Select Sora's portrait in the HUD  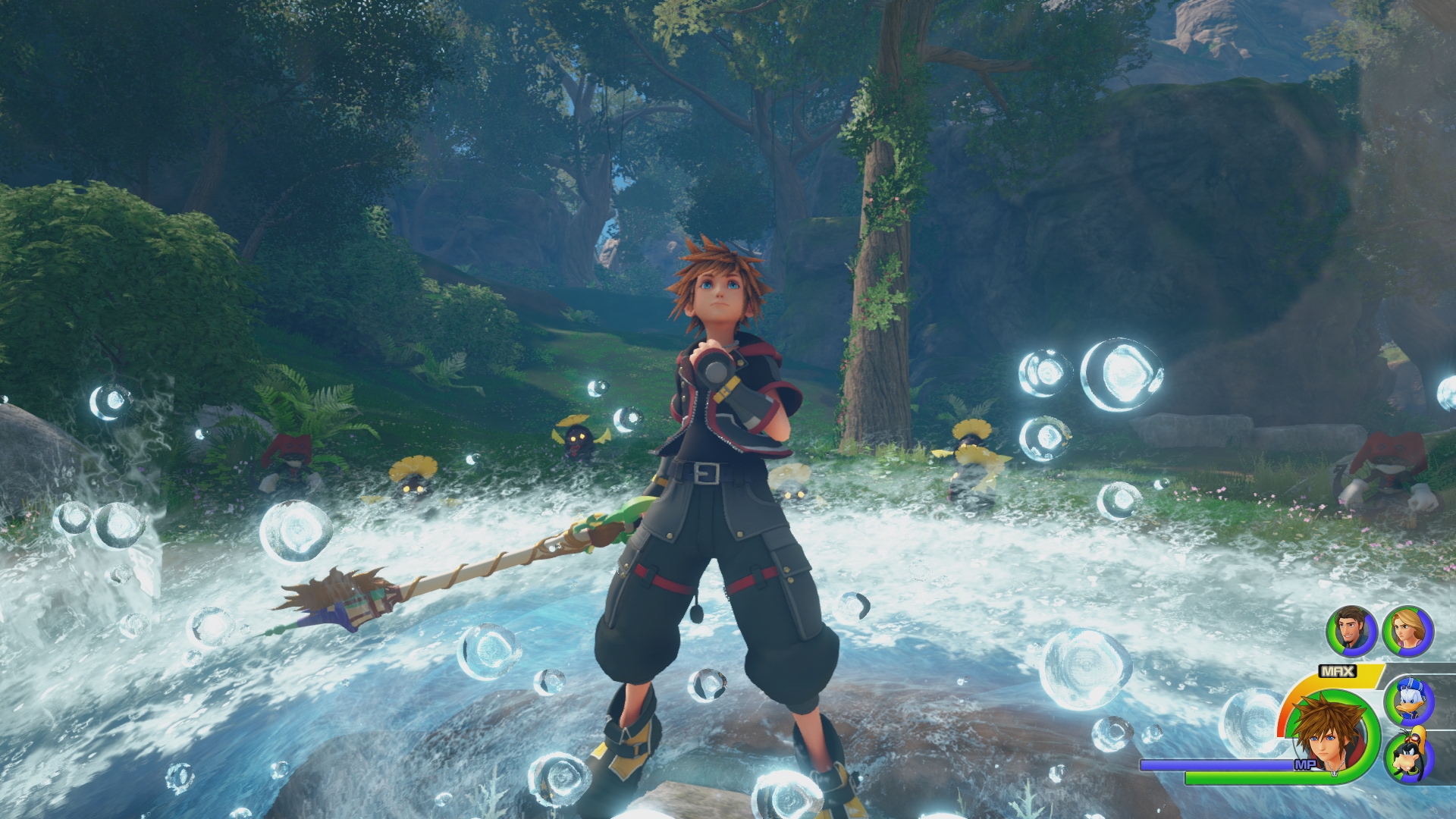click(x=1328, y=739)
